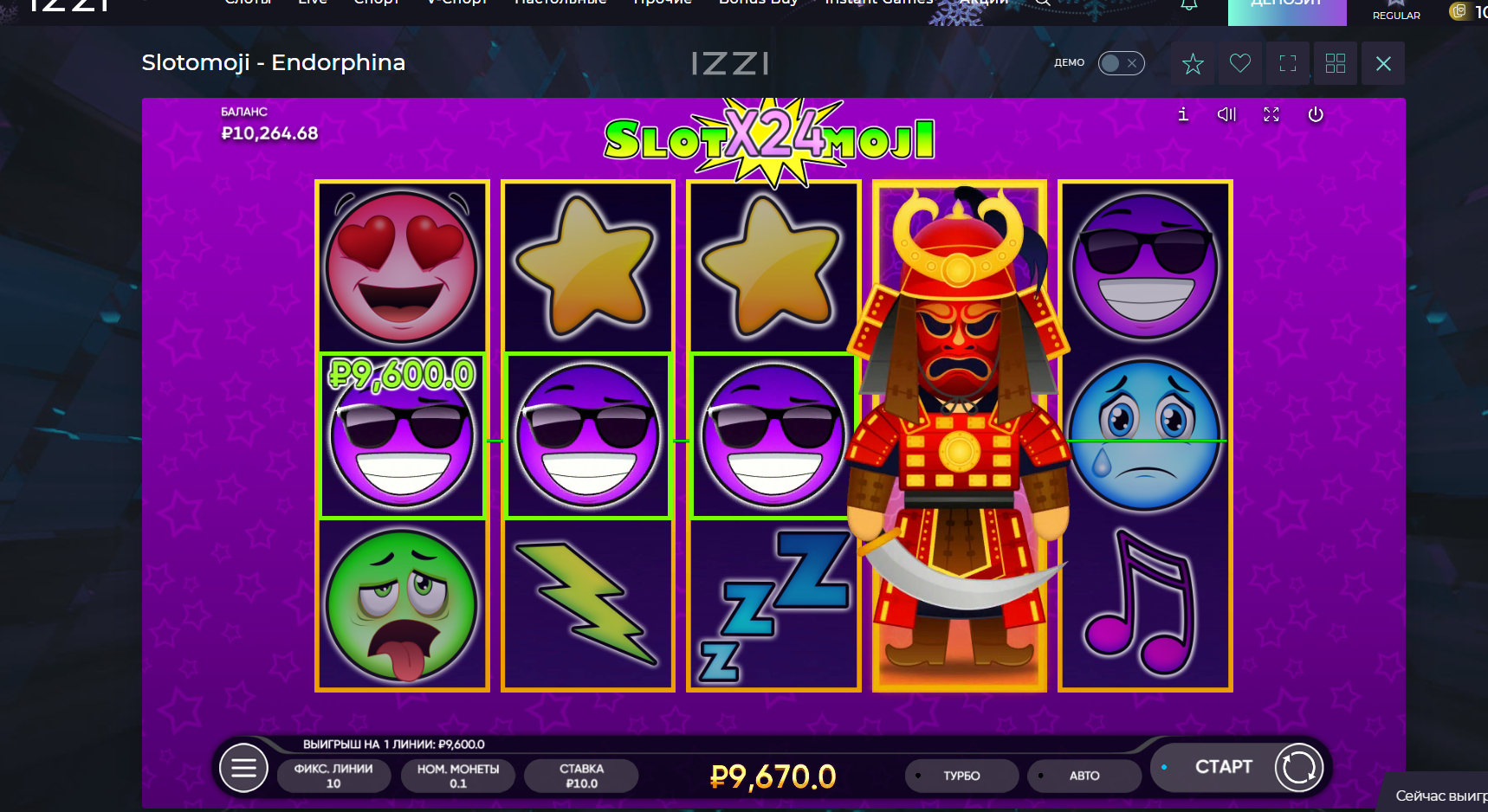The width and height of the screenshot is (1488, 812).
Task: Click the power exit icon
Action: click(1316, 114)
